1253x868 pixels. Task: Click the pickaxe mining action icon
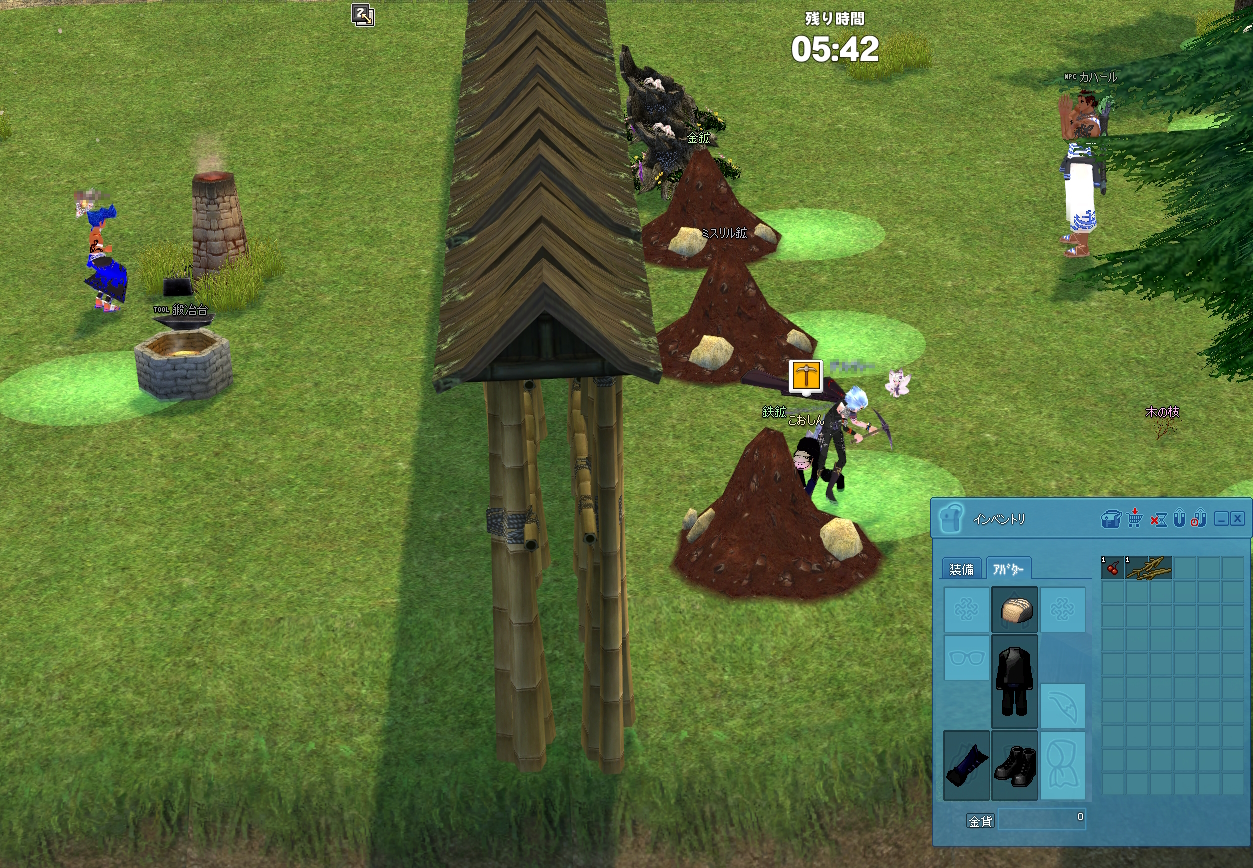pos(806,376)
